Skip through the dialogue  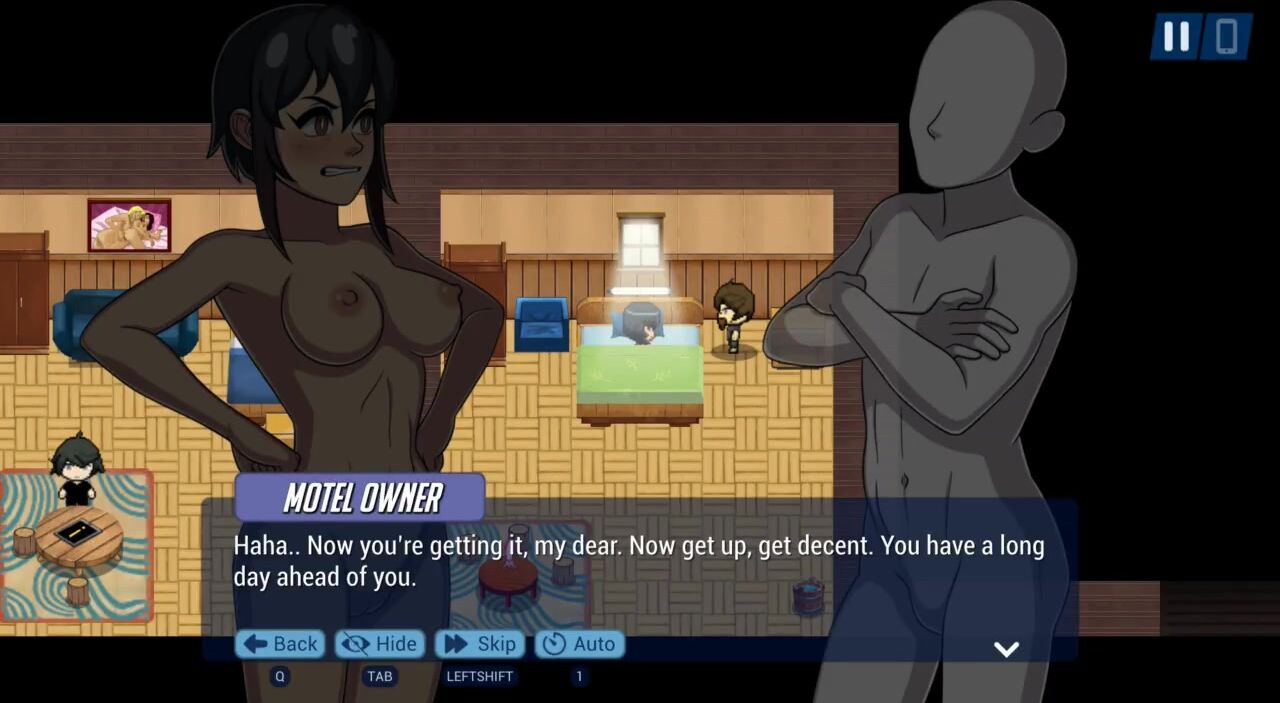point(480,644)
